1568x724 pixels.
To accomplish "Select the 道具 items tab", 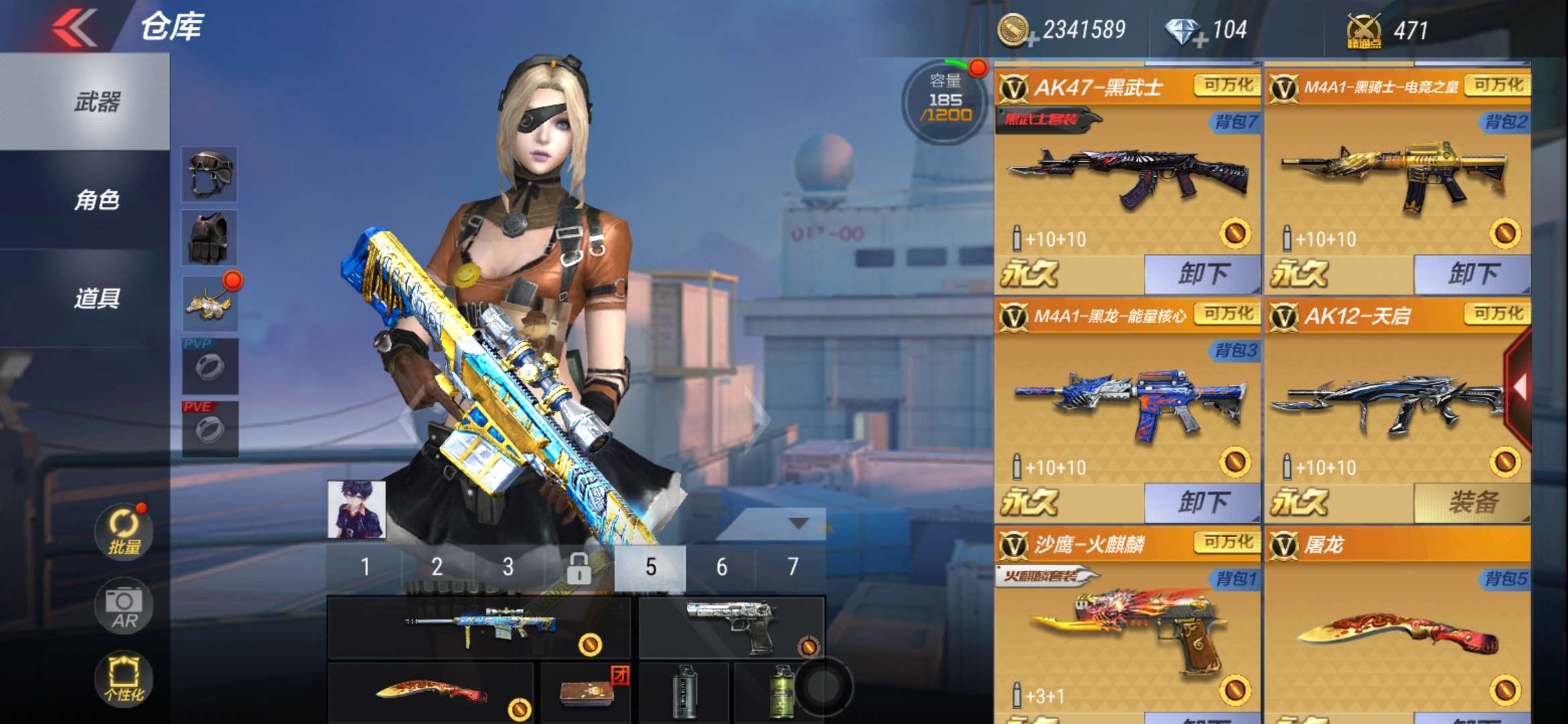I will coord(96,298).
